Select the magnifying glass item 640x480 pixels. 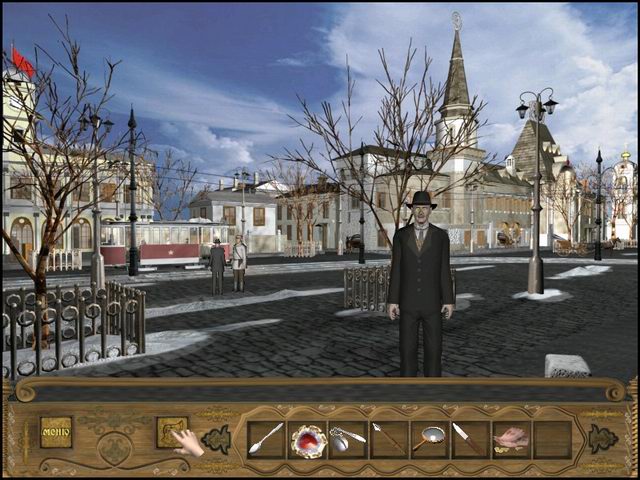click(429, 438)
